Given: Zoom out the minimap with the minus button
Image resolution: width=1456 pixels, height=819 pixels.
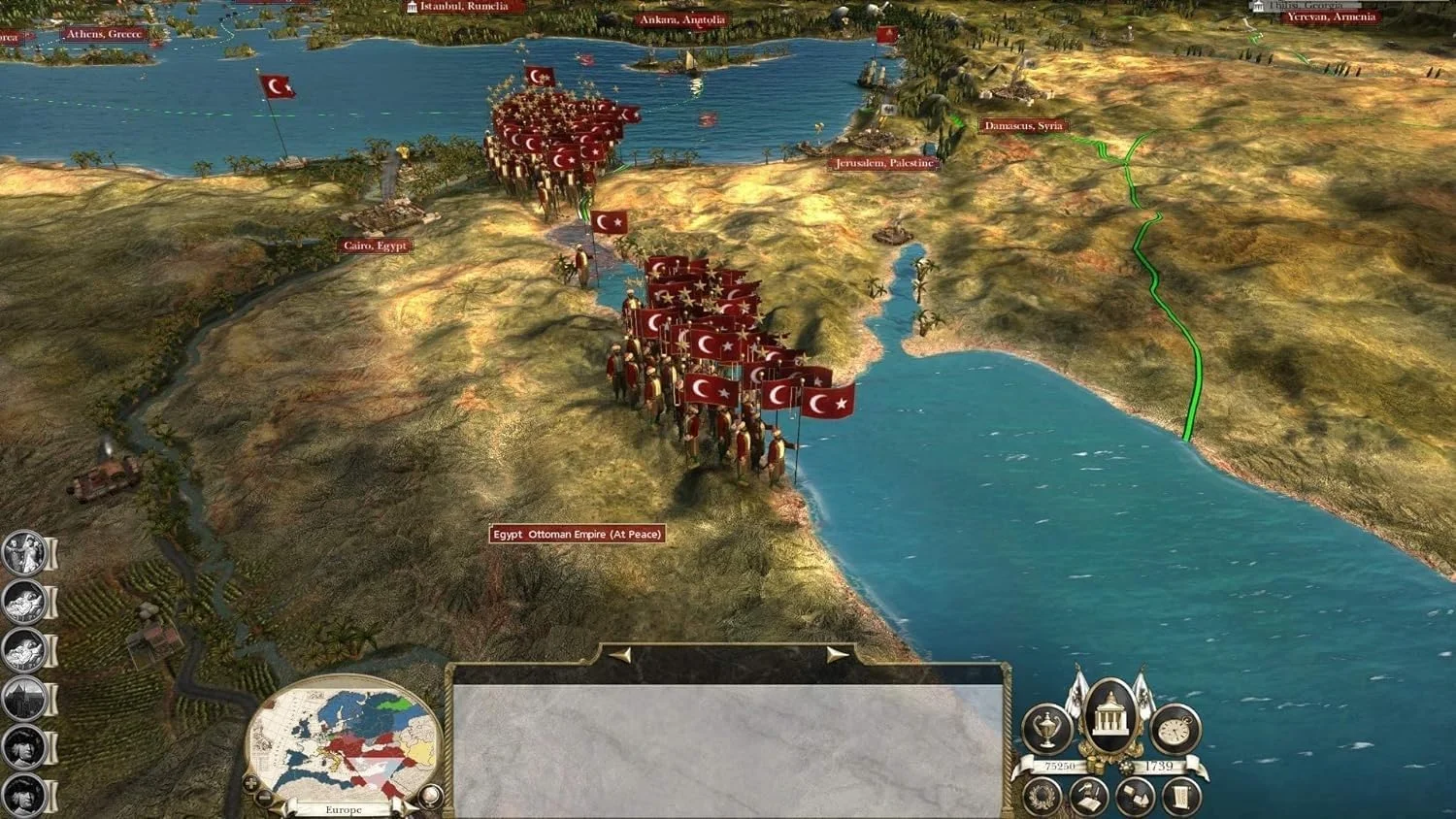Looking at the screenshot, I should tap(265, 798).
